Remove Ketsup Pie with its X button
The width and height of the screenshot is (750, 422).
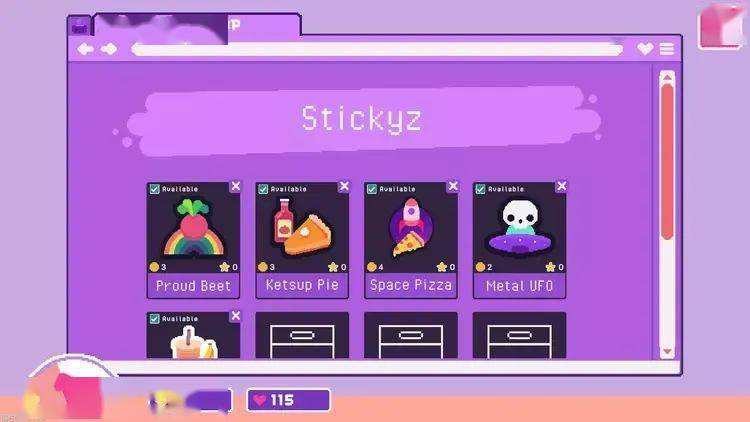344,186
